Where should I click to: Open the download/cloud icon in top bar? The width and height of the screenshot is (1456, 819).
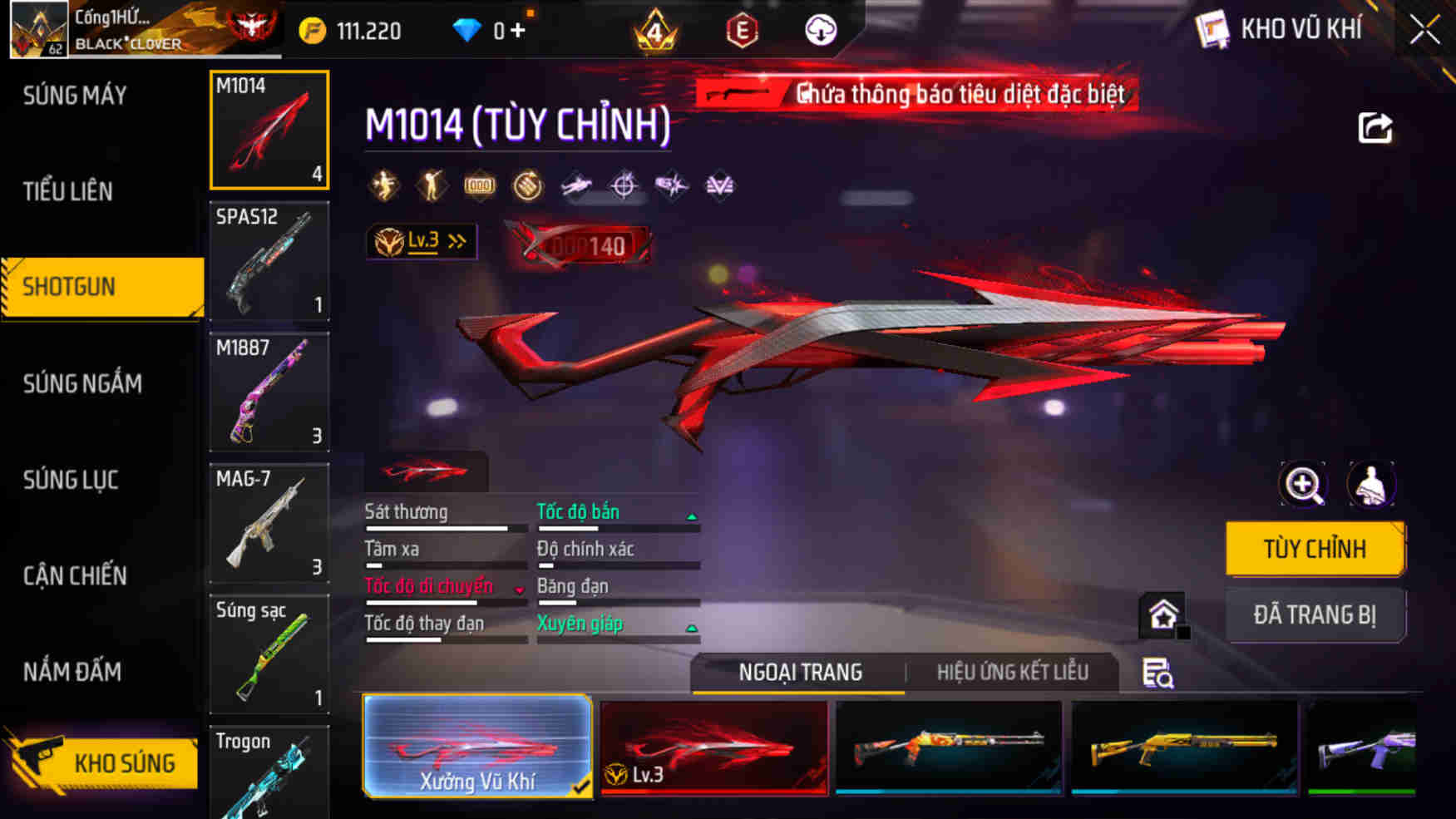821,32
